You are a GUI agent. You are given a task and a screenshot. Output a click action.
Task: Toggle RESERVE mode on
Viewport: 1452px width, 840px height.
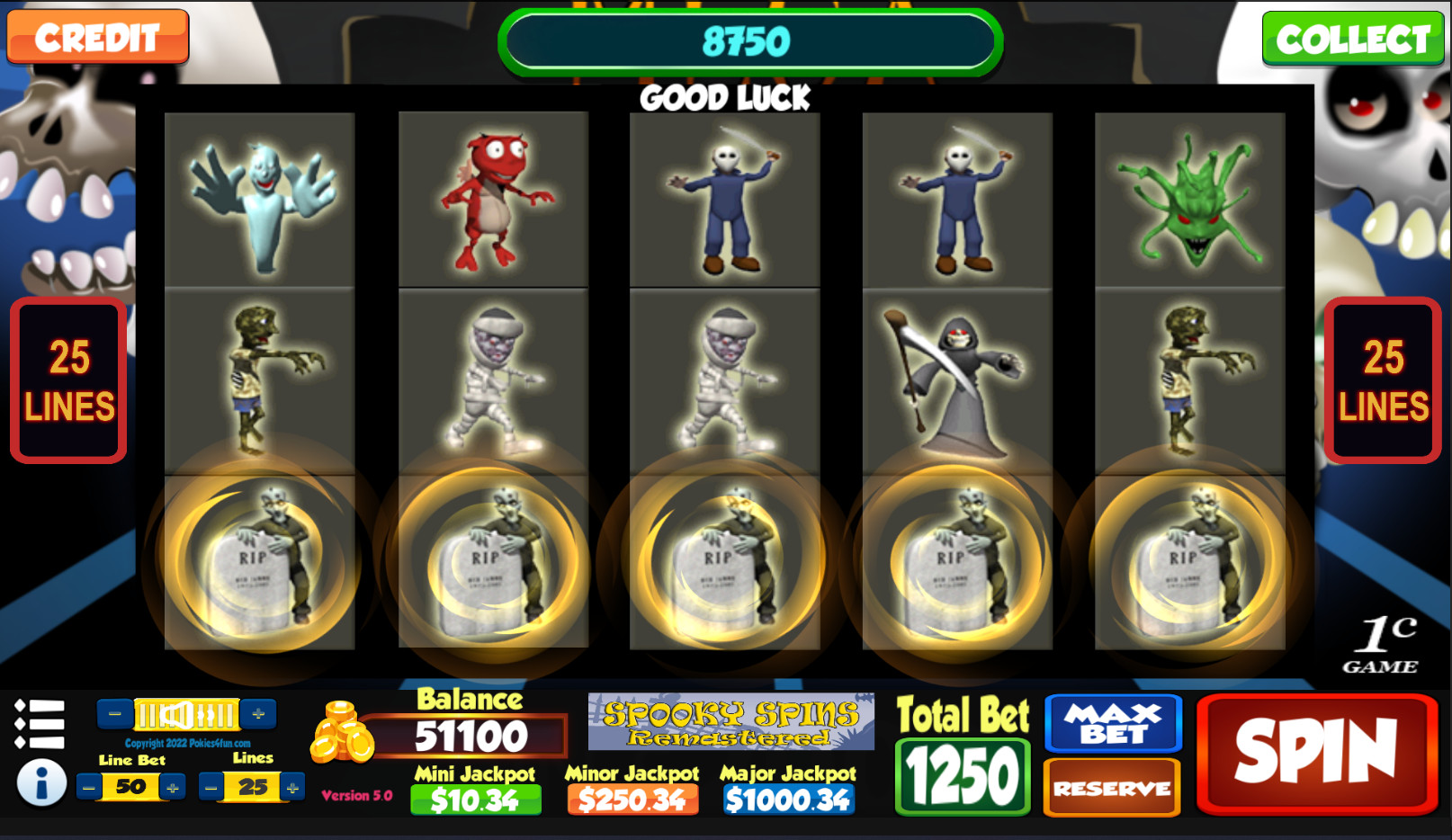1112,785
